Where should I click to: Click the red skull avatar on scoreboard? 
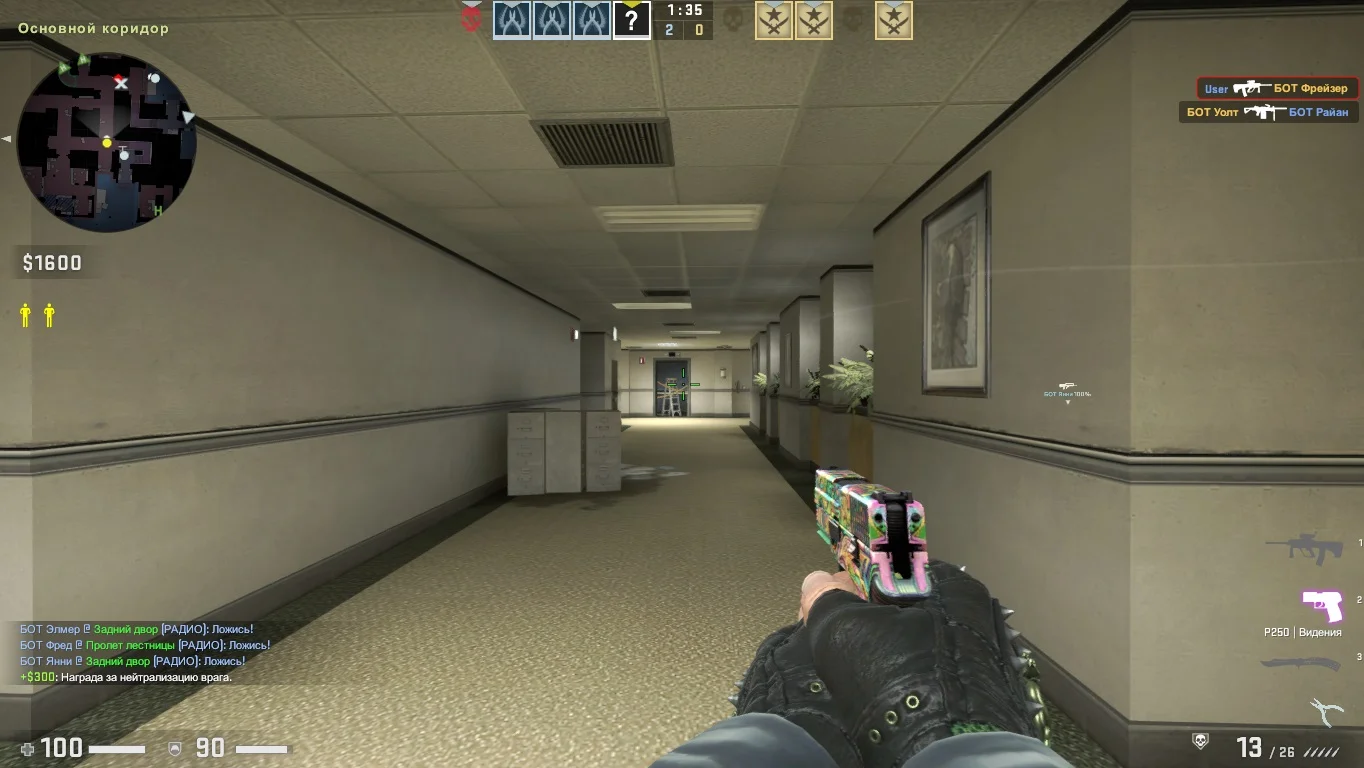pos(471,19)
